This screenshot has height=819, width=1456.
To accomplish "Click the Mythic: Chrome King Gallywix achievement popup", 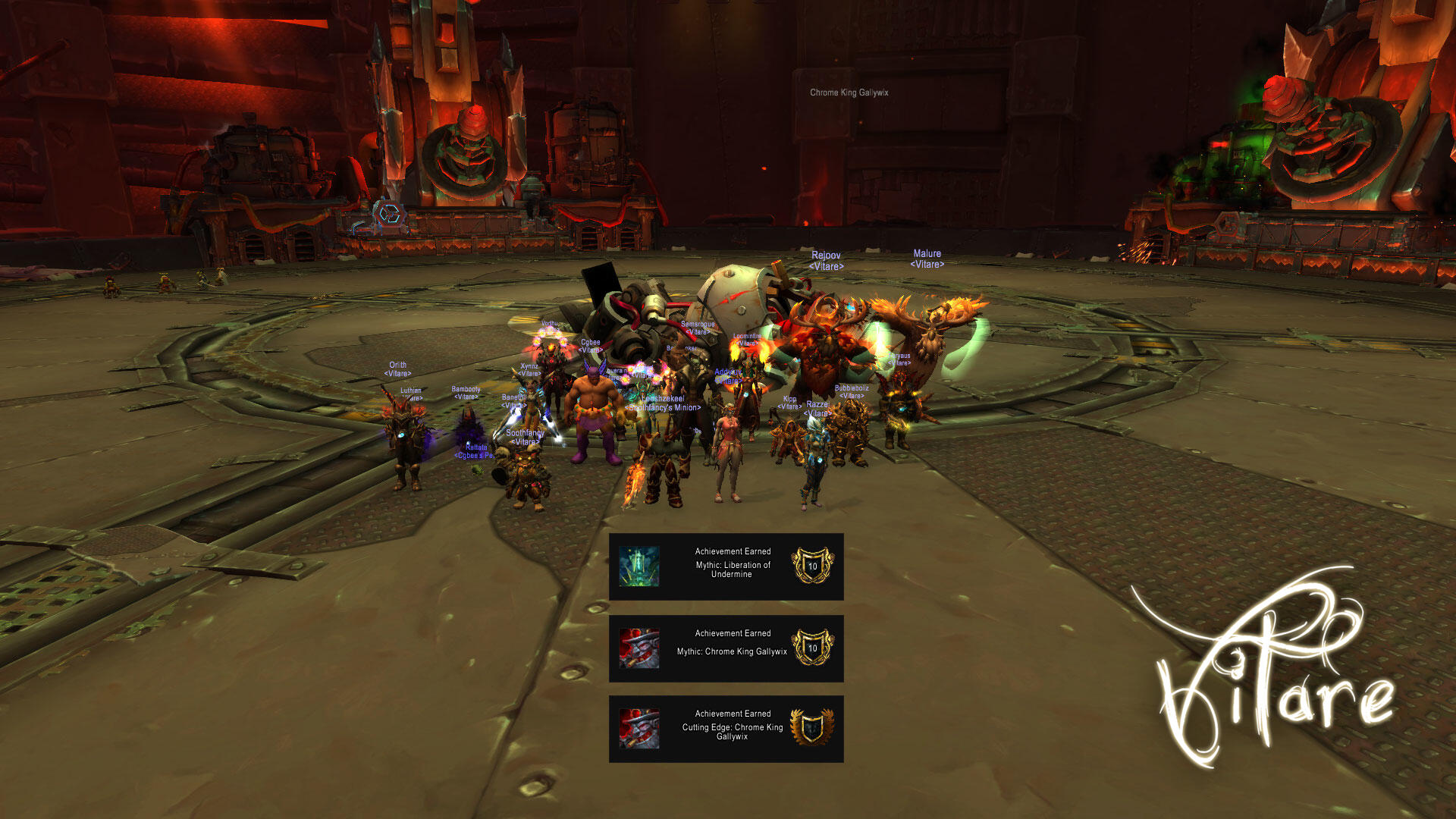I will tap(726, 648).
